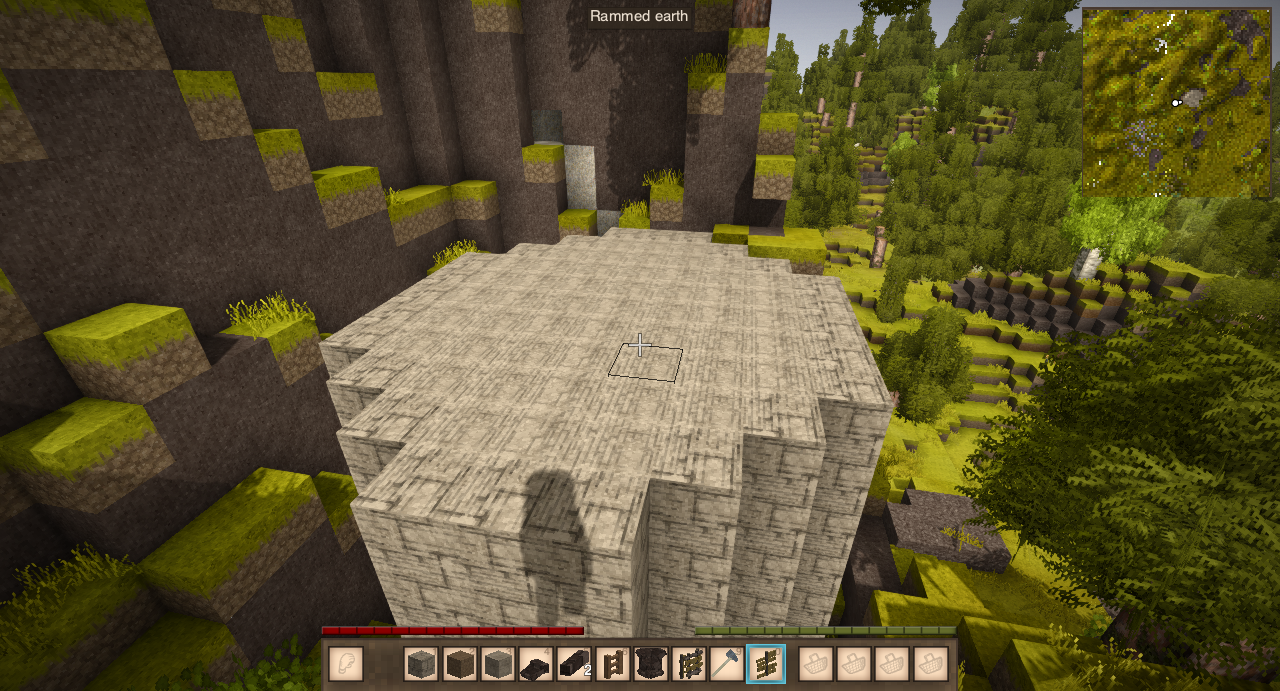The height and width of the screenshot is (691, 1280).
Task: Pick the dark barrel-shaped item slot
Action: tap(651, 663)
